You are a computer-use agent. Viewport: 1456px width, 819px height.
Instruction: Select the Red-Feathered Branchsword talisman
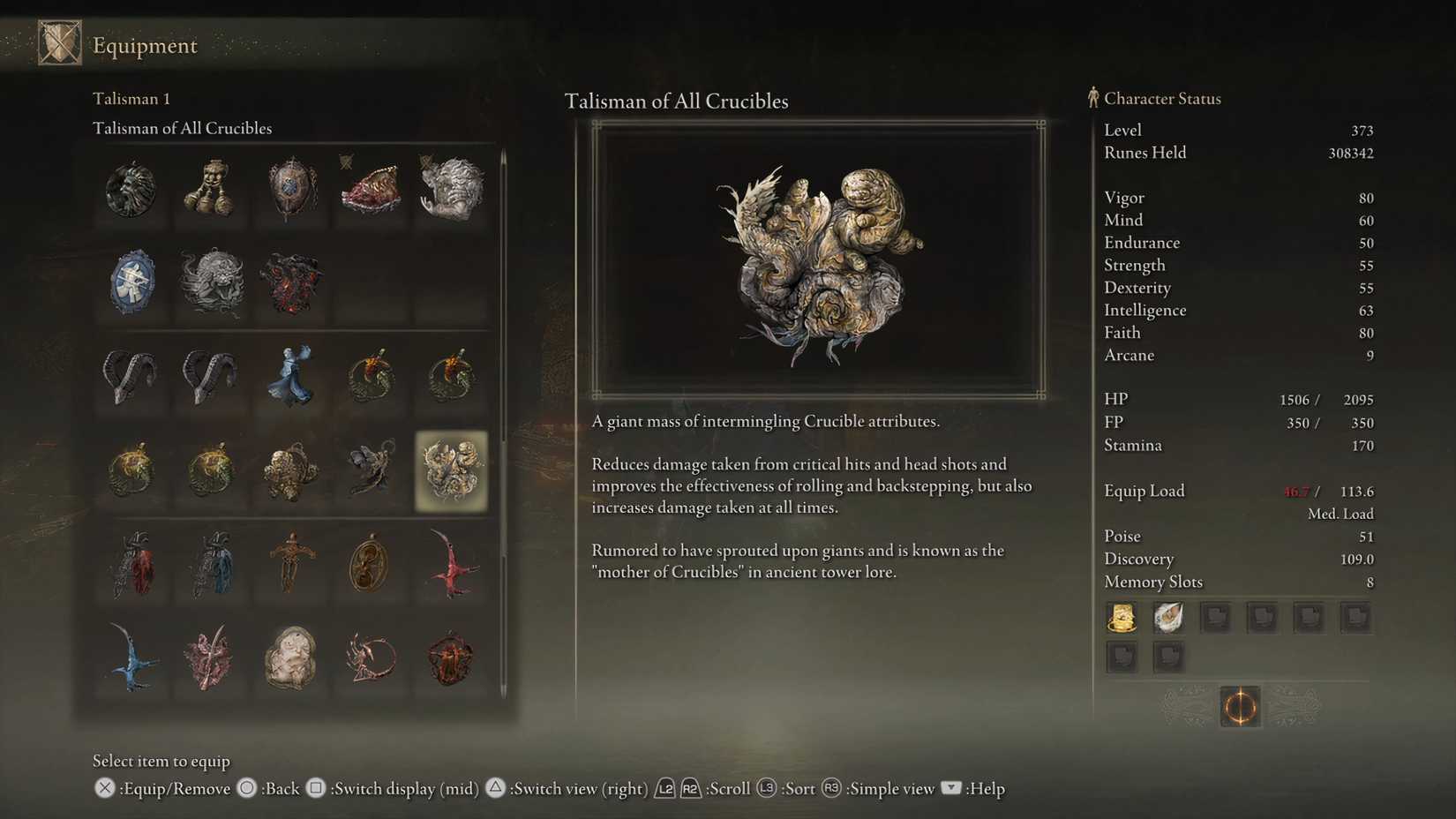pos(451,565)
